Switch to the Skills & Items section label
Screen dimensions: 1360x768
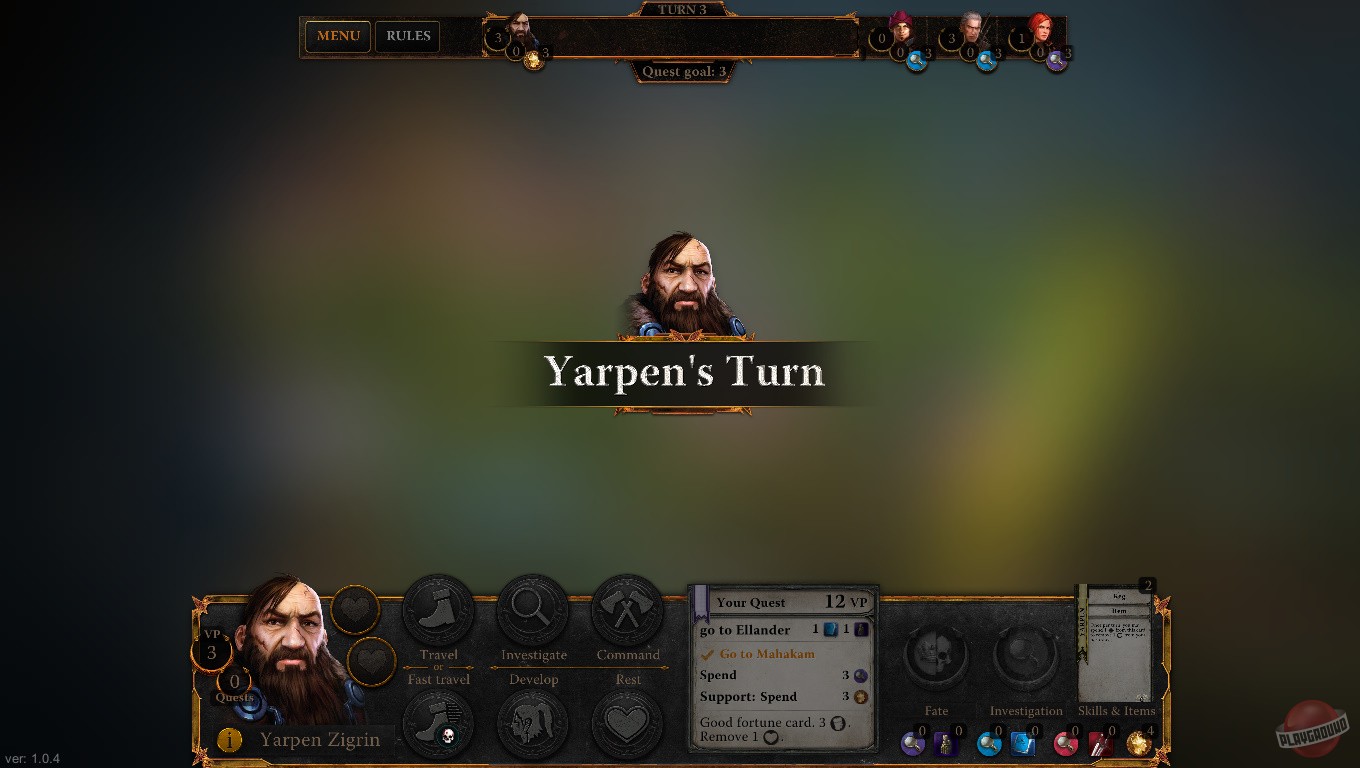coord(1117,710)
